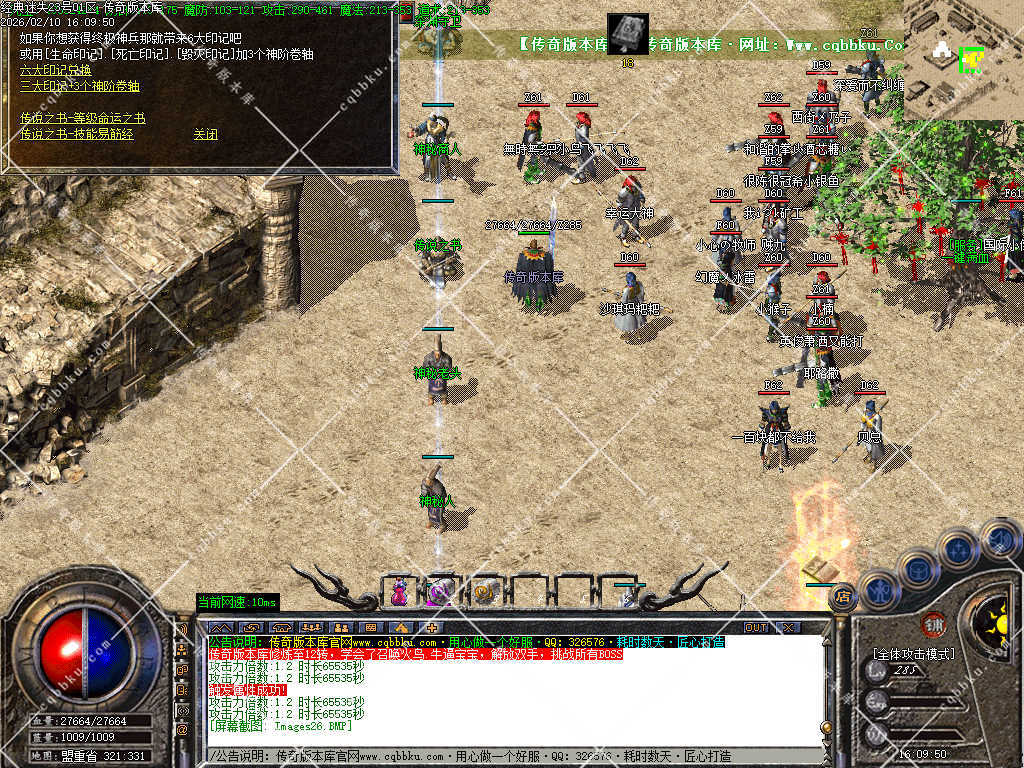Select 三大印记+3个神阶卷轴 exchange option
1024x768 pixels.
(80, 86)
